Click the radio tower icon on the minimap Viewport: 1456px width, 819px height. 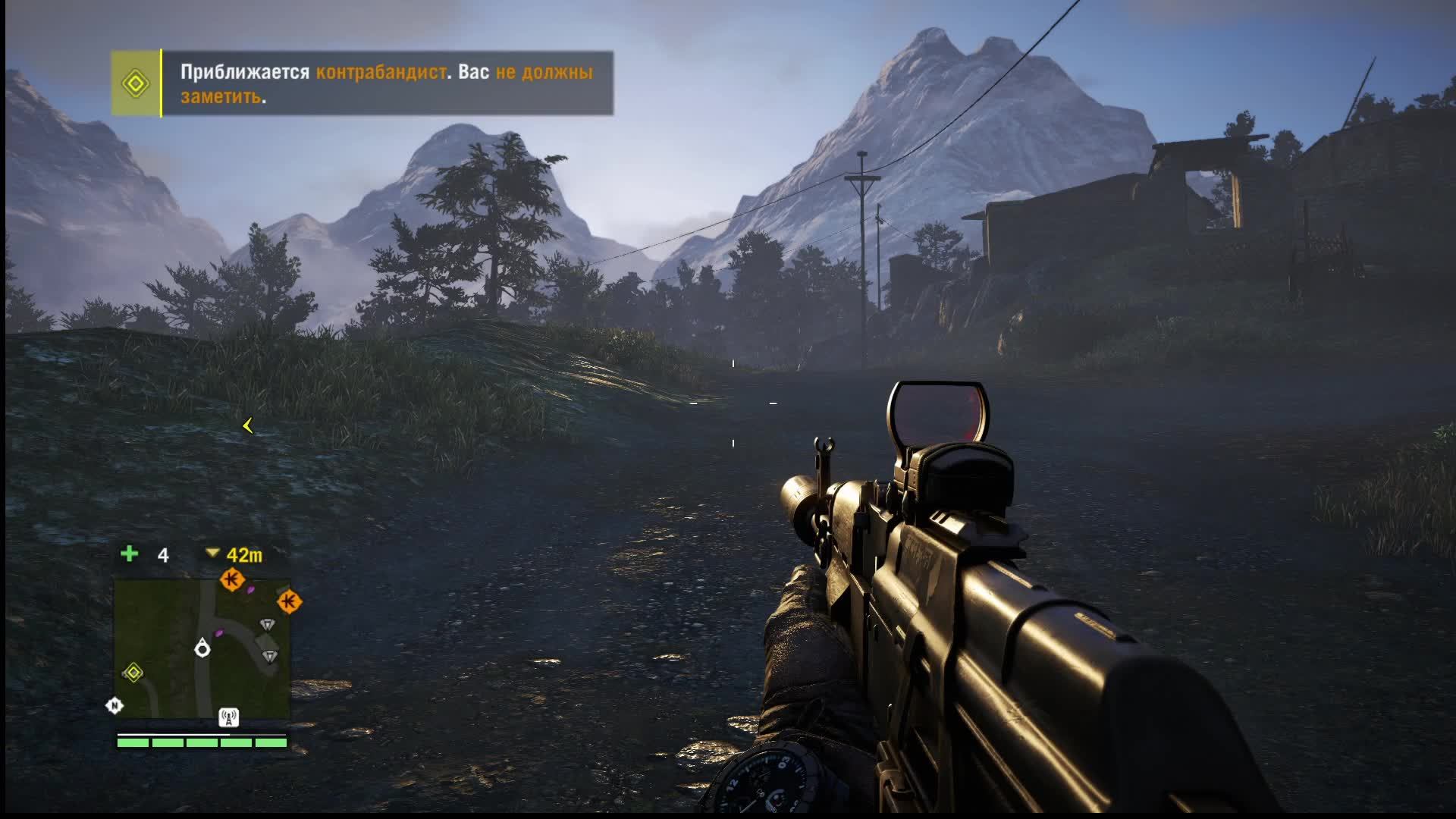point(228,717)
